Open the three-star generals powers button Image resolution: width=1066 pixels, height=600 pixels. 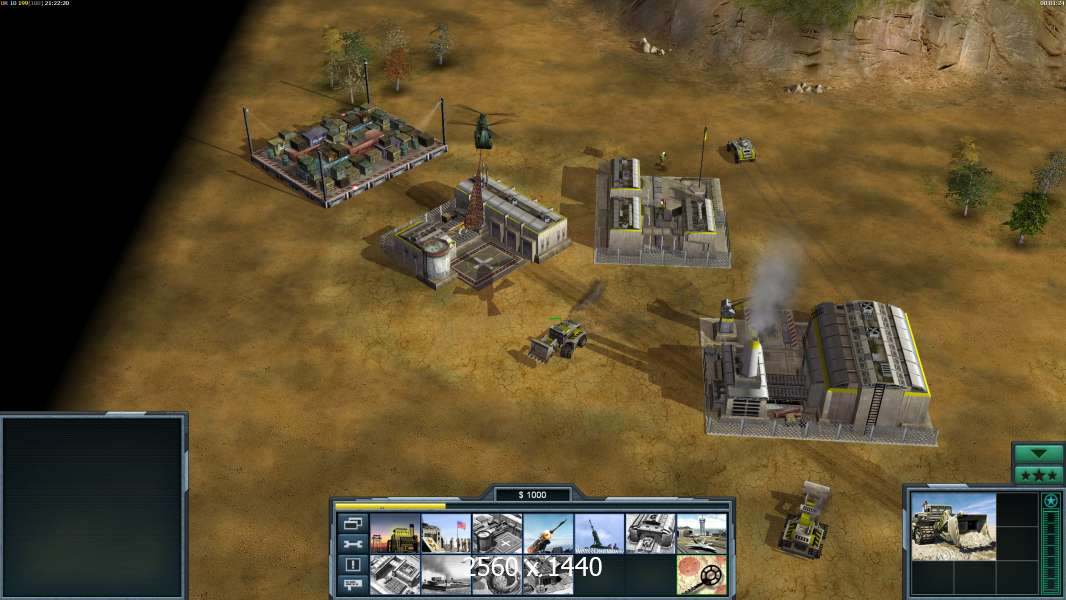(1038, 474)
